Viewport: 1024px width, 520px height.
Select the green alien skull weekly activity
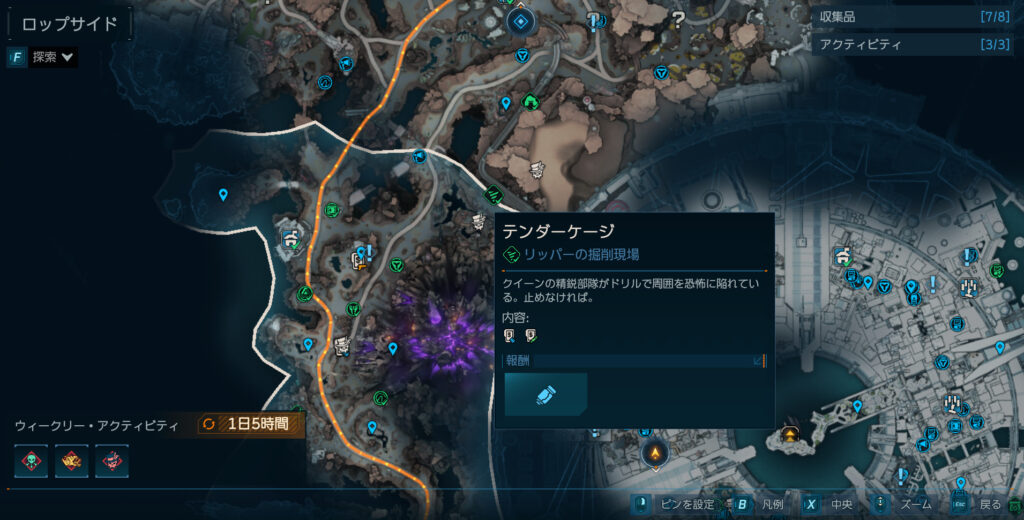tap(31, 461)
